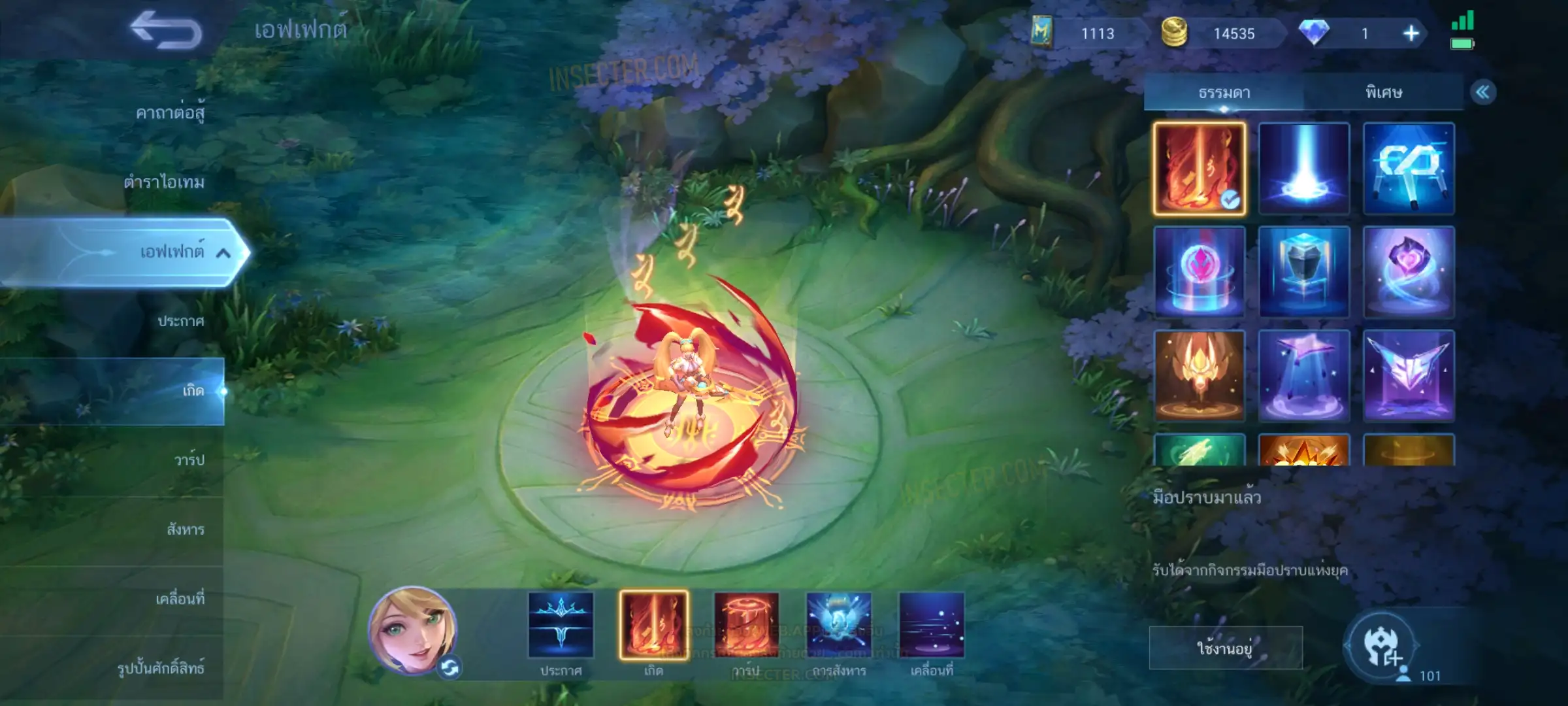Viewport: 1568px width, 706px height.
Task: Select the ประกาศ sidebar entry
Action: (x=180, y=321)
